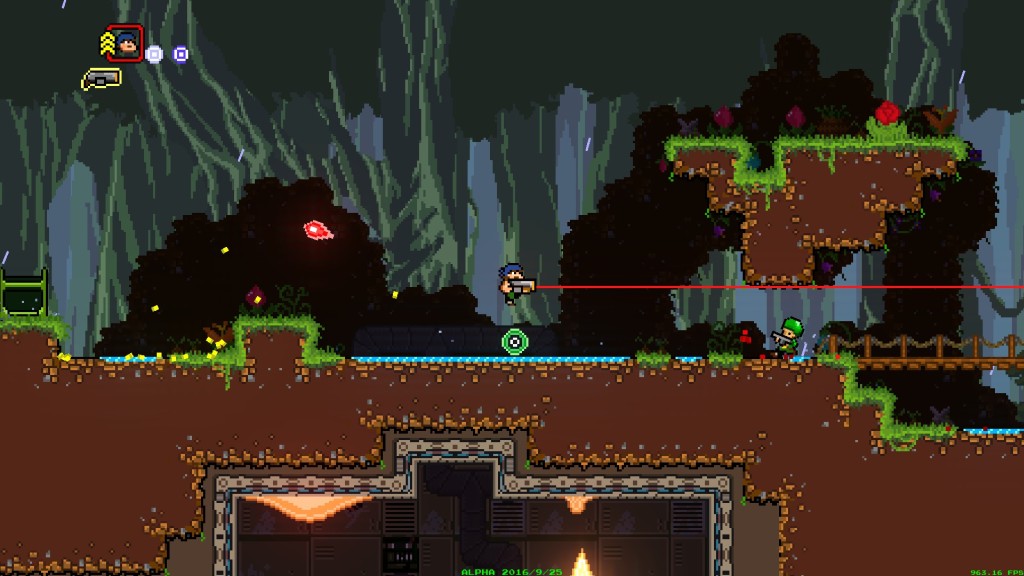The height and width of the screenshot is (576, 1024).
Task: Select the dark blue orb icon
Action: [180, 54]
